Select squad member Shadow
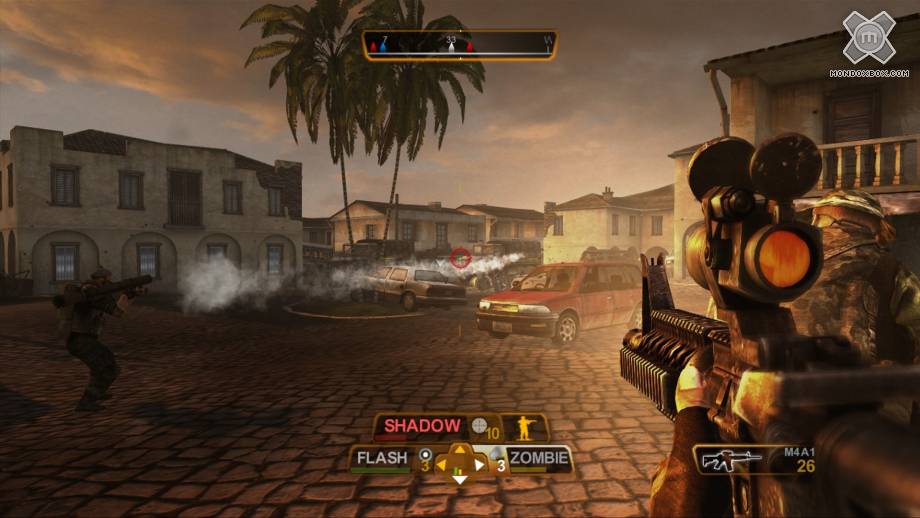The image size is (920, 518). tap(424, 427)
